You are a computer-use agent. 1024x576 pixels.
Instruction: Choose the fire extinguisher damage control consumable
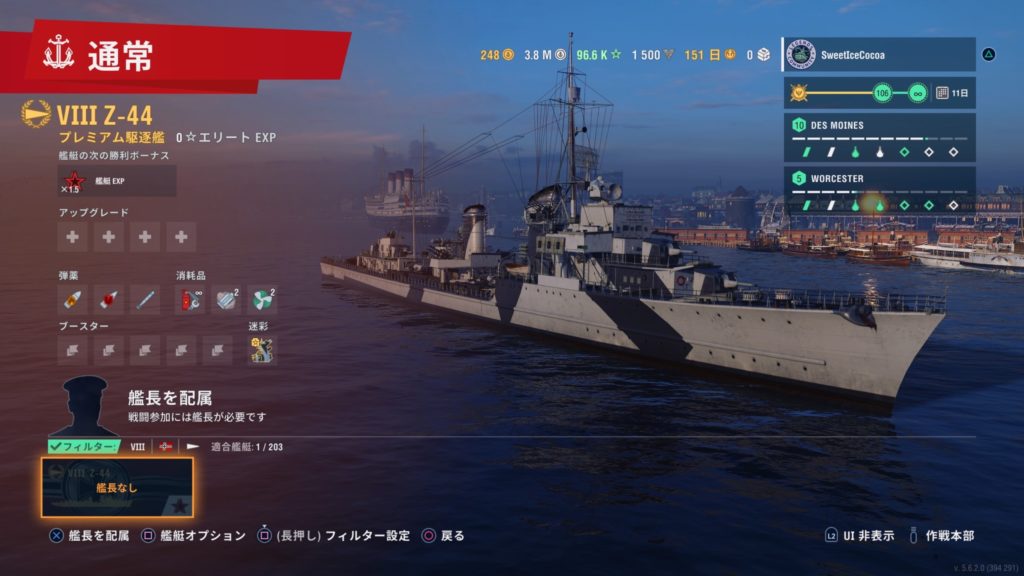pyautogui.click(x=189, y=298)
